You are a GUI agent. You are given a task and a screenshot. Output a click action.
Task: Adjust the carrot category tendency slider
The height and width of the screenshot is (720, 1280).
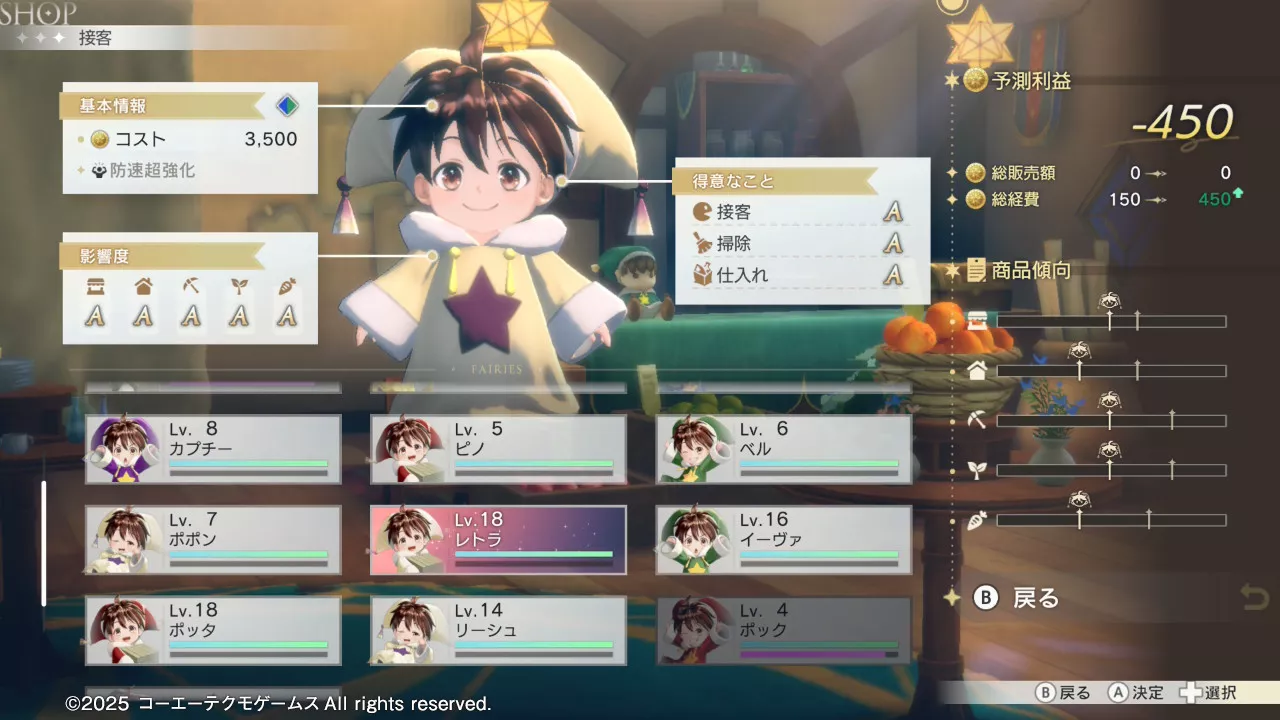click(x=1110, y=519)
